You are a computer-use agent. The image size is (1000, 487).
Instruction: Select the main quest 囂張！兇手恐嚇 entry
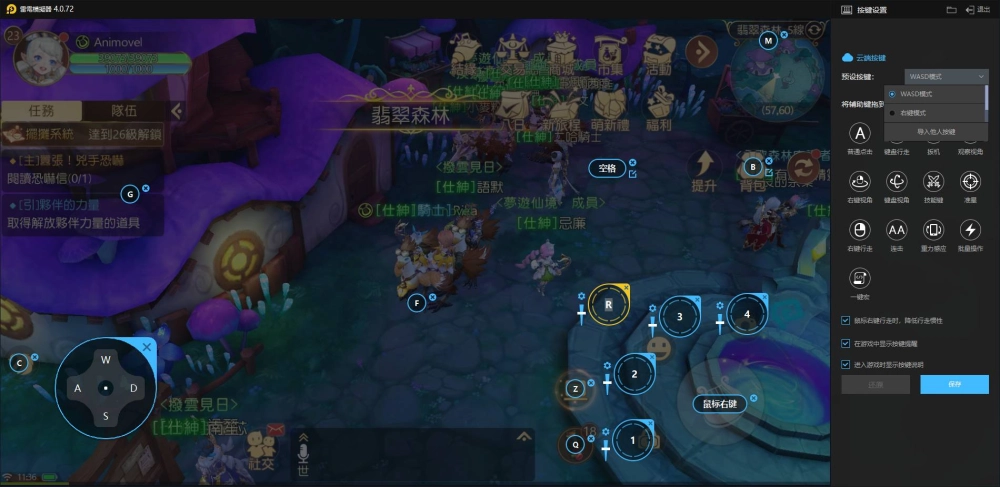pos(80,168)
